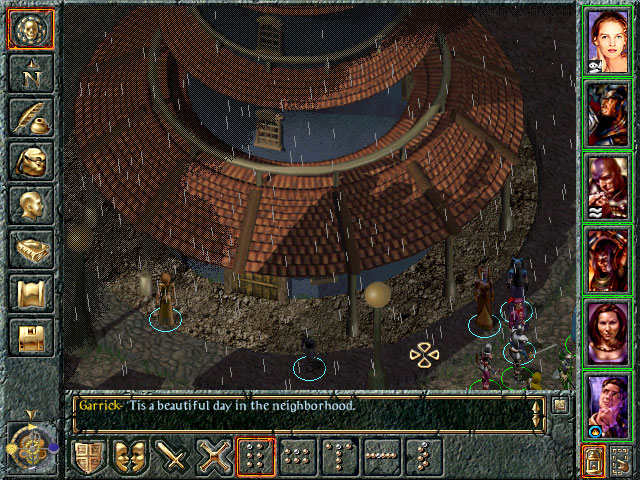This screenshot has width=640, height=480.
Task: Select the single sword attack action
Action: 174,456
